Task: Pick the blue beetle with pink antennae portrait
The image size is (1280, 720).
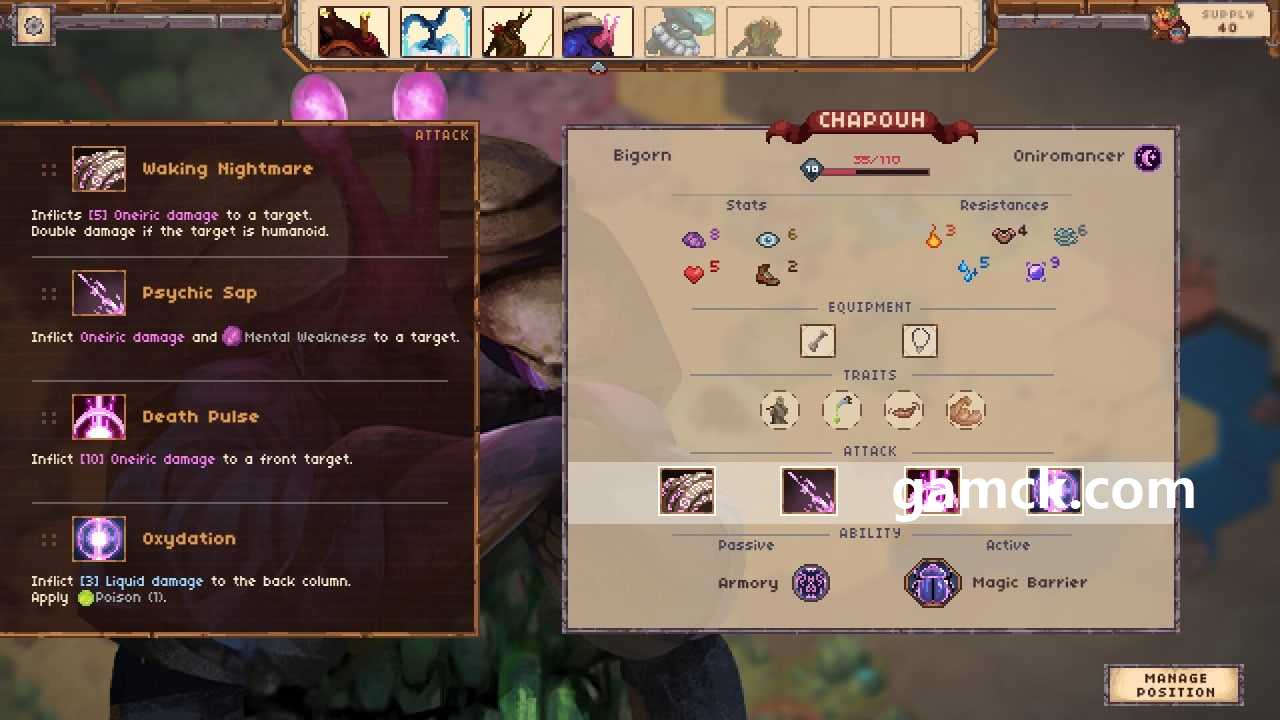Action: click(598, 33)
